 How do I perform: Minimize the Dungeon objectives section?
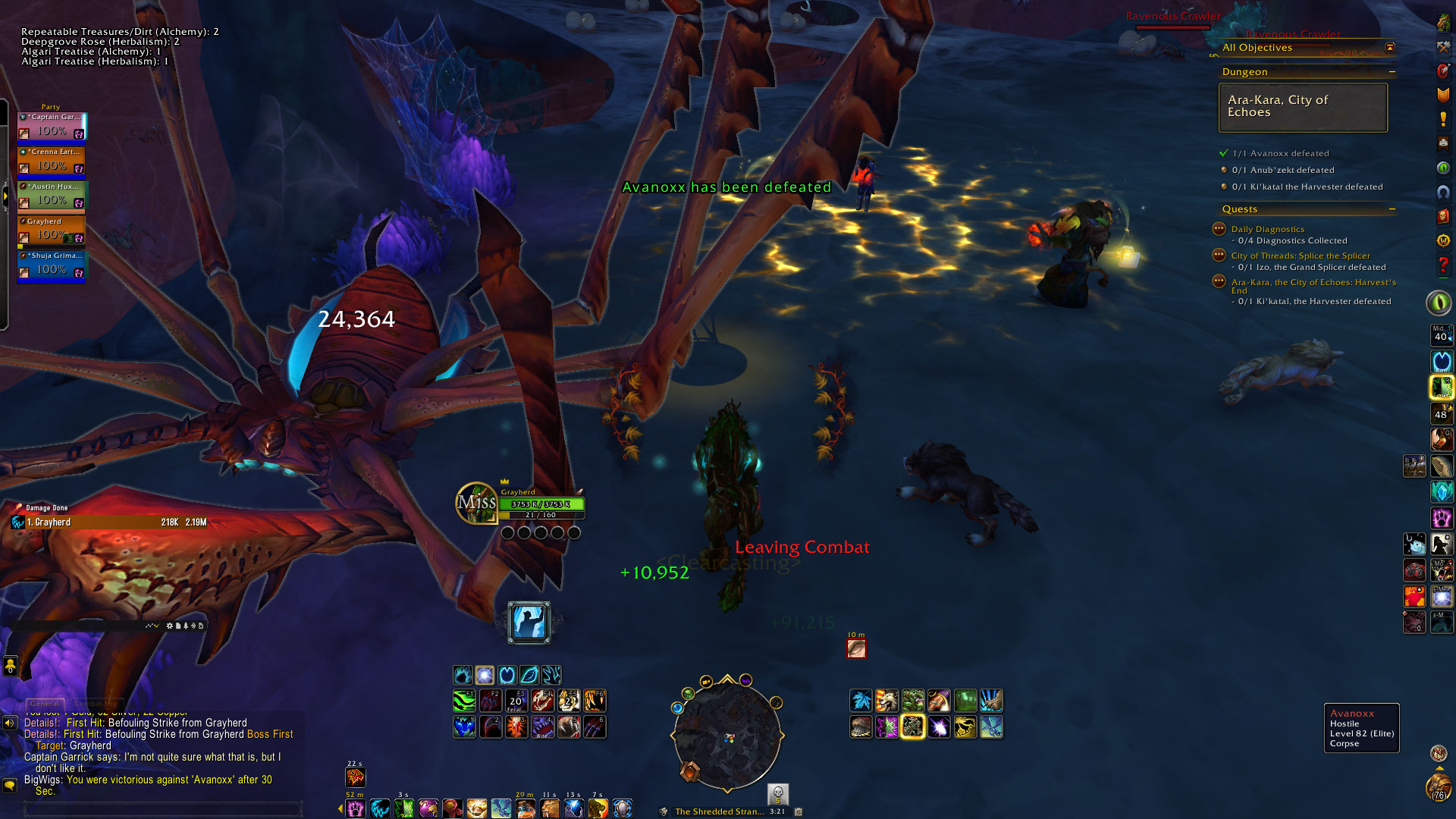1392,72
